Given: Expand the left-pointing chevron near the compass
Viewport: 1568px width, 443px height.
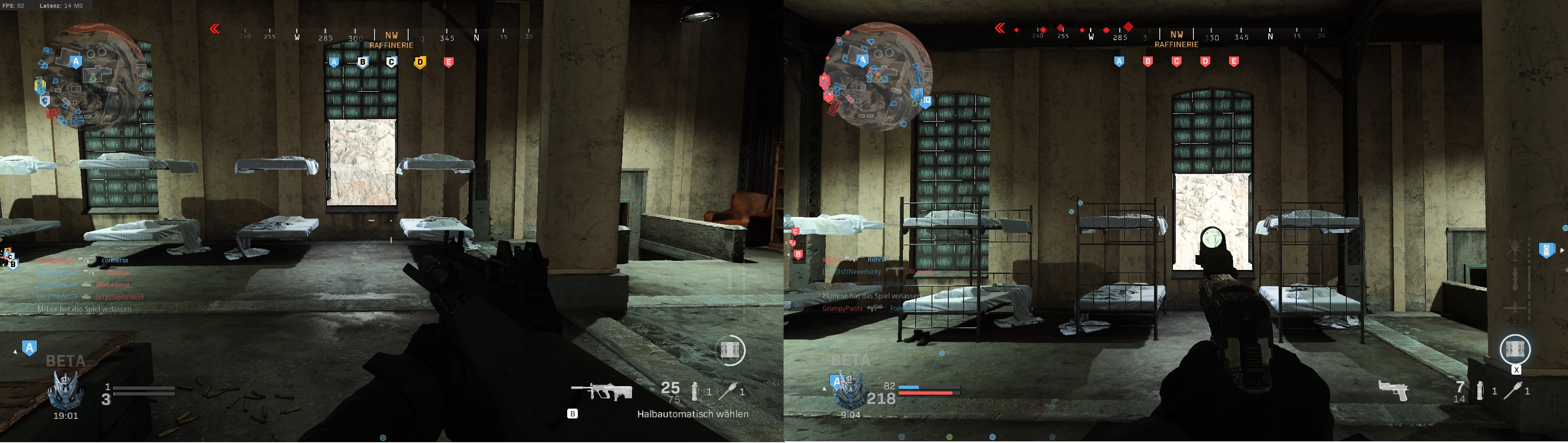Looking at the screenshot, I should (x=214, y=27).
